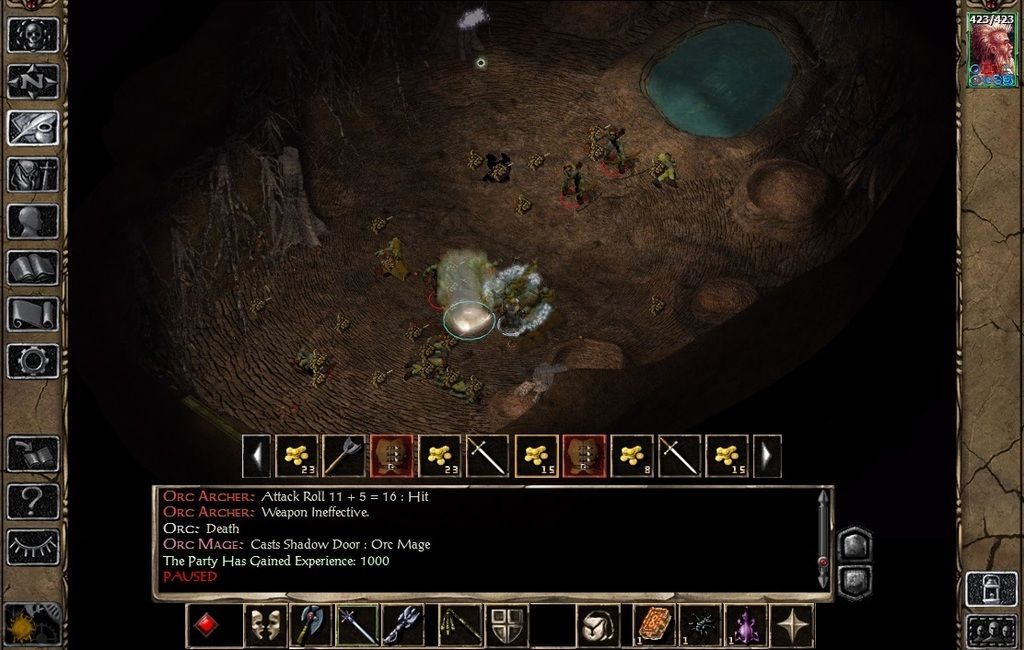Open special abilities with the four-point star
Screen dimensions: 1024x650
coord(793,626)
